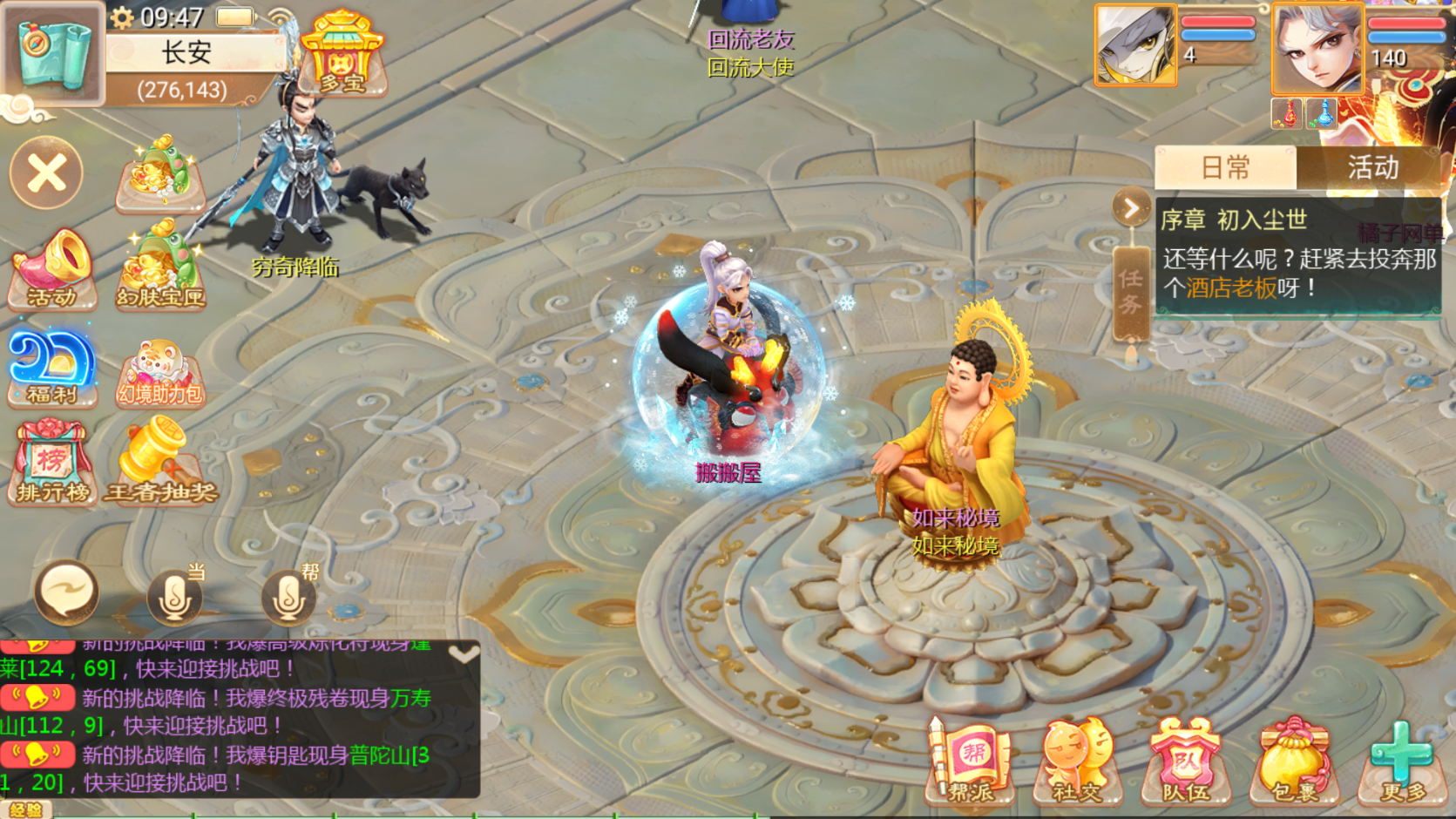Viewport: 1456px width, 819px height.
Task: Open the settings gear icon
Action: click(x=121, y=17)
